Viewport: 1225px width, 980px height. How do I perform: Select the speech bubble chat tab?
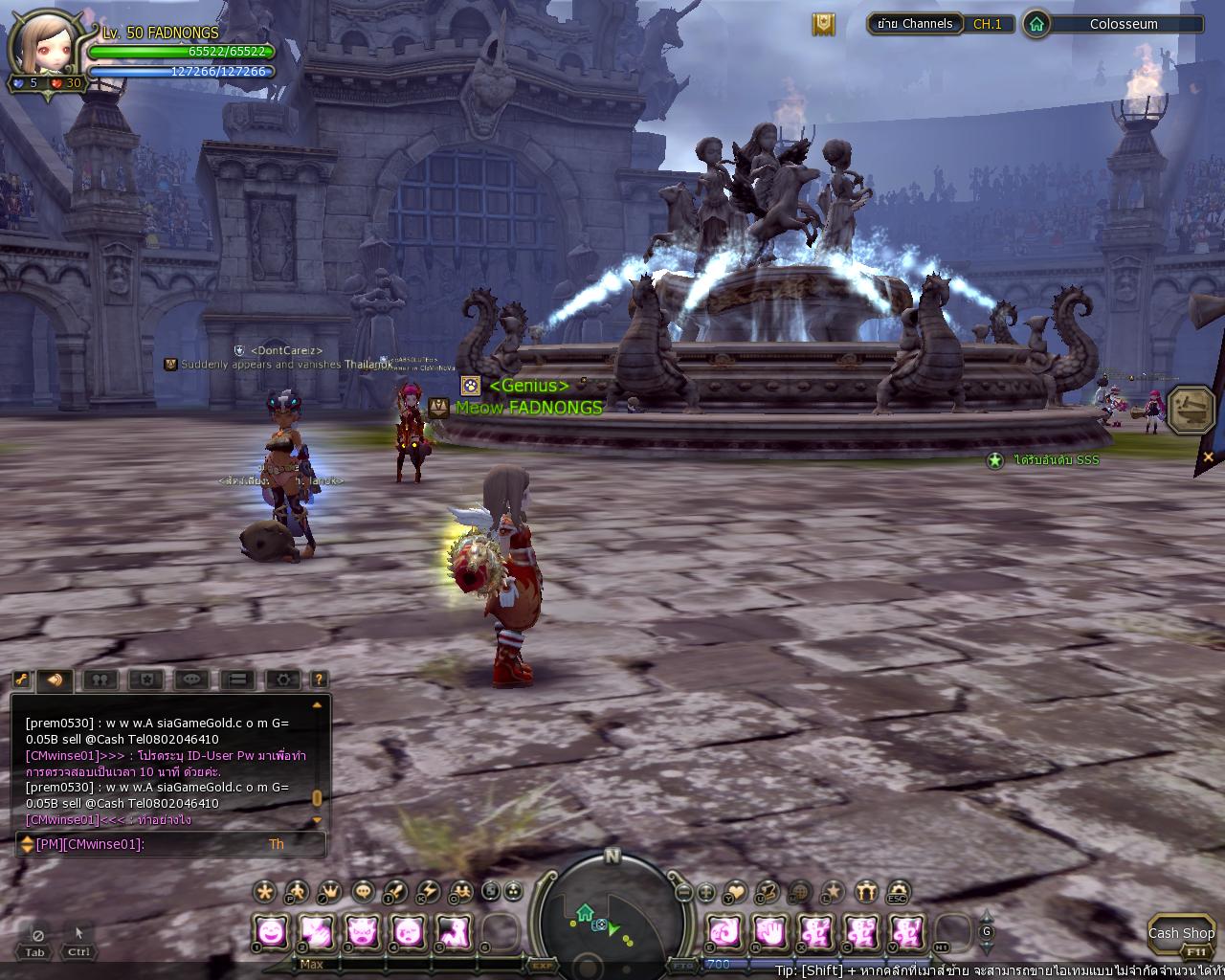click(x=192, y=679)
